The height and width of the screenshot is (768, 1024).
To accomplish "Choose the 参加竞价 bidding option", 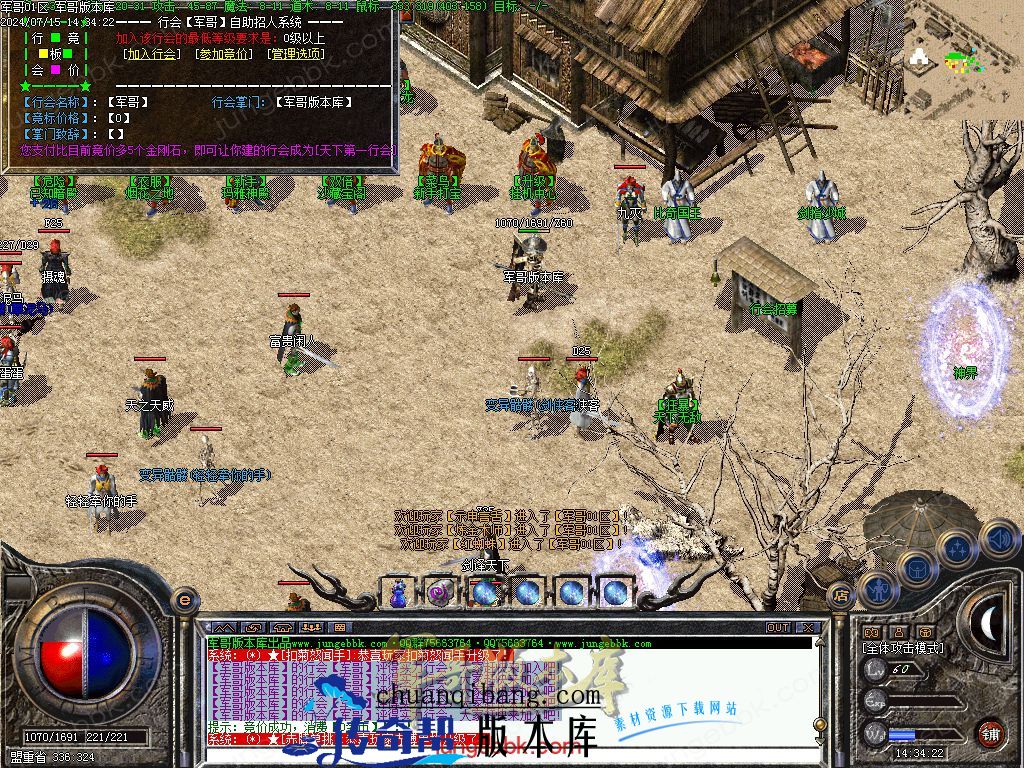I will click(224, 54).
